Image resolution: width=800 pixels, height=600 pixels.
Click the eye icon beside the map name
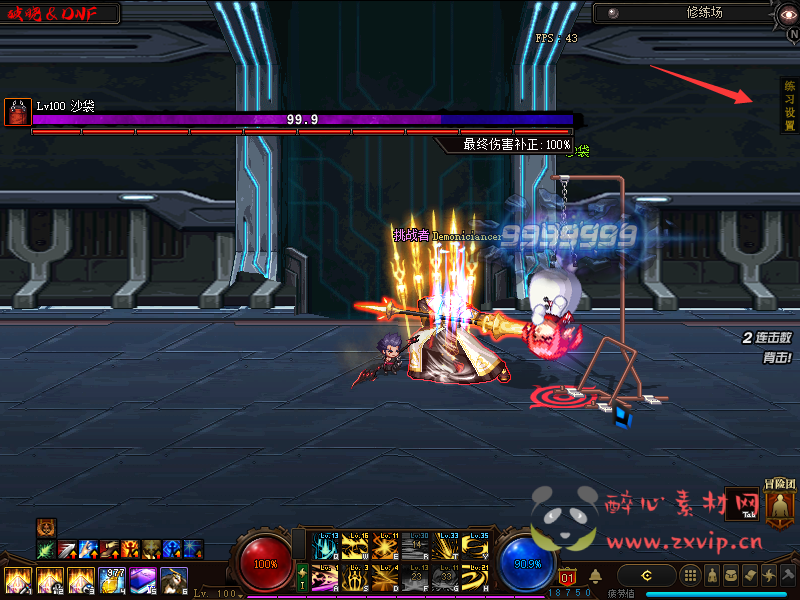coord(613,13)
